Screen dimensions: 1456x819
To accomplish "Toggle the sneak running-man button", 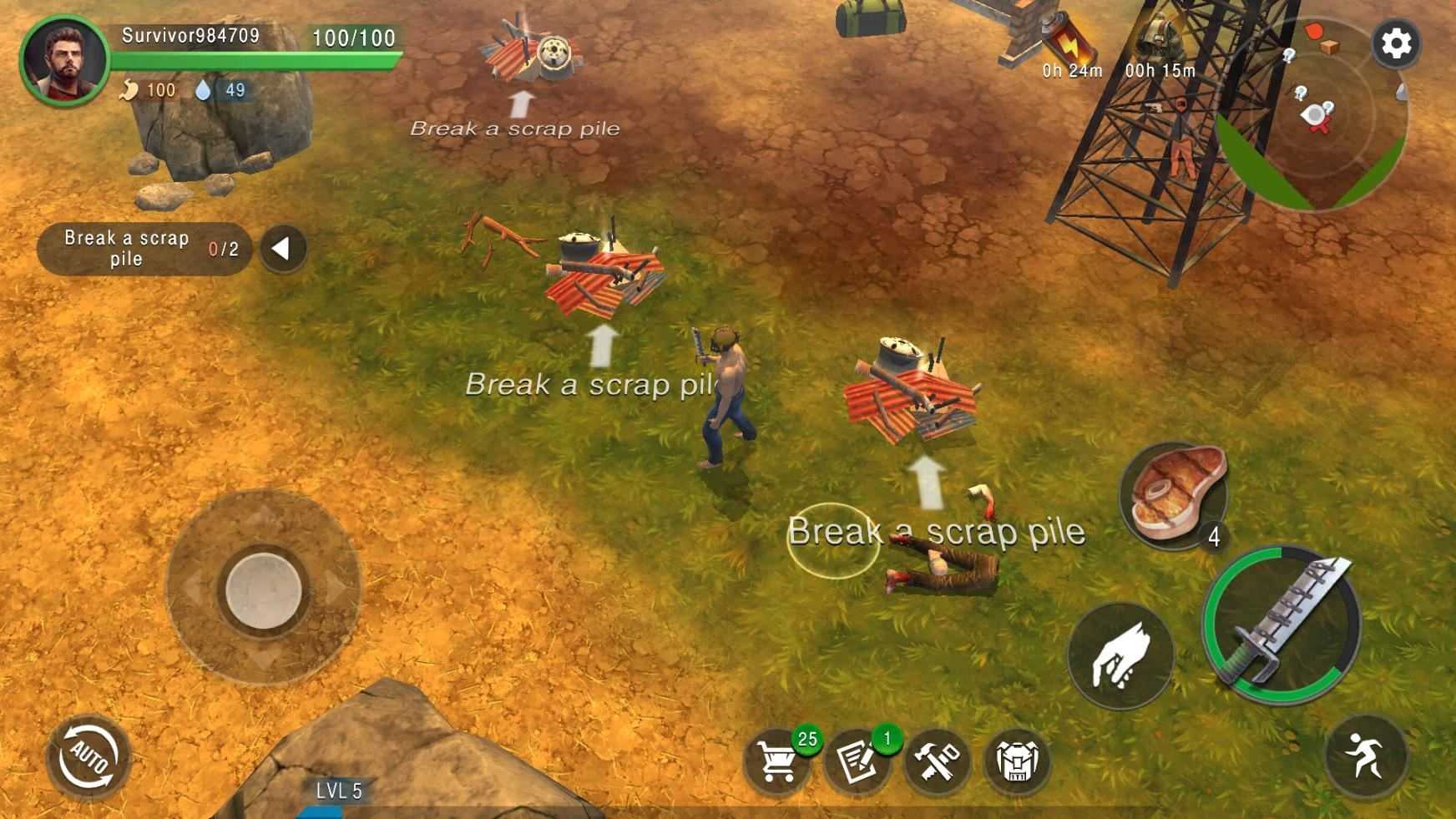I will click(x=1366, y=756).
